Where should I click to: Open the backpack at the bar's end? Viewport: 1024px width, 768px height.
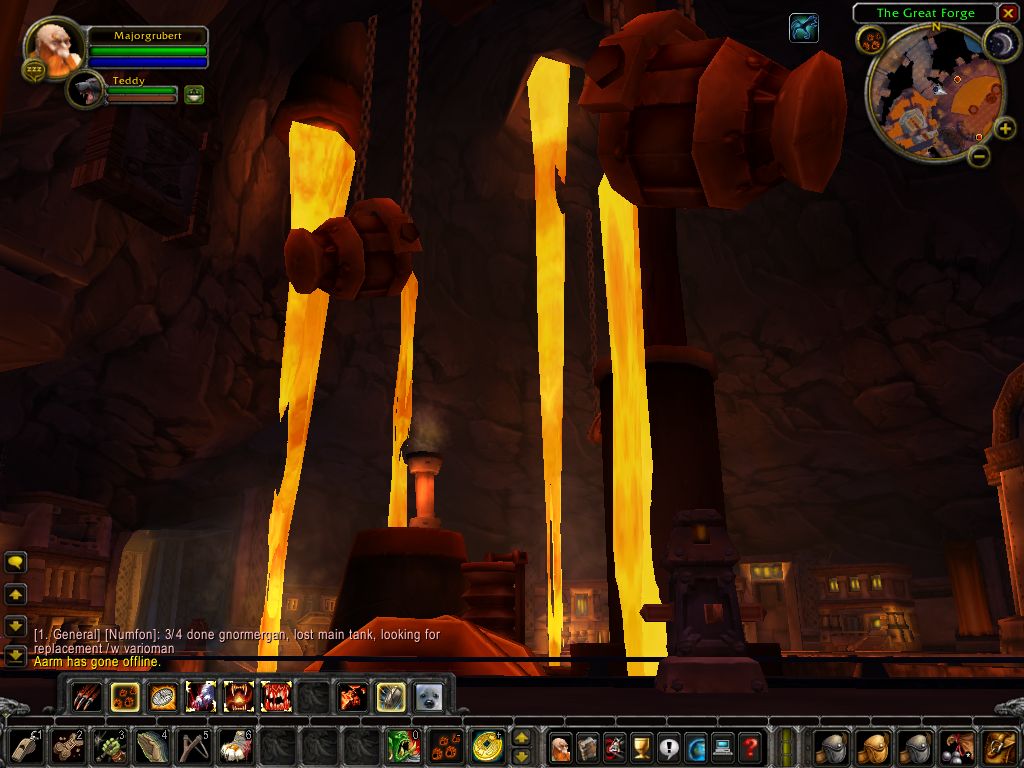pyautogui.click(x=999, y=746)
